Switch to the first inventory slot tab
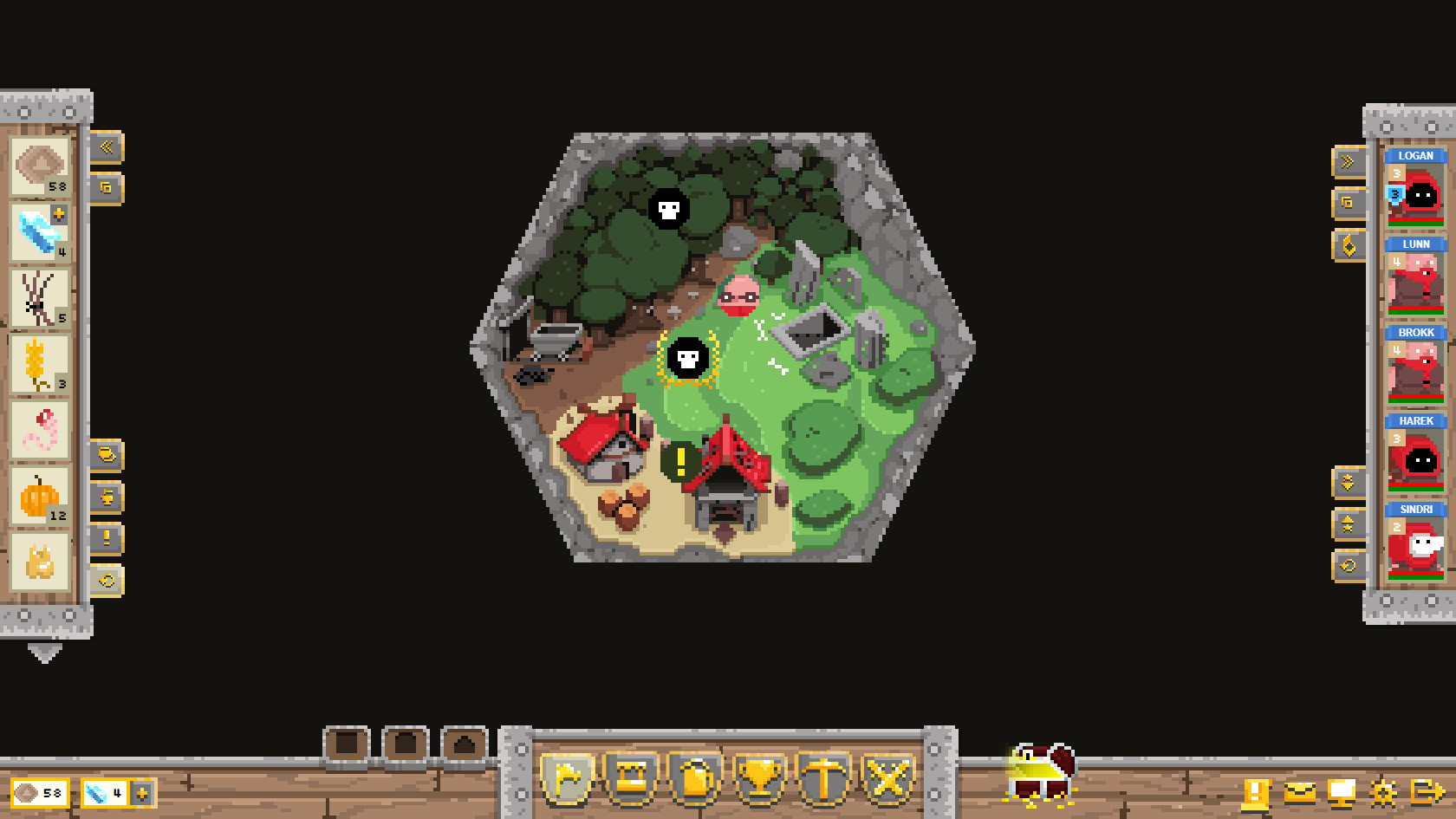 pyautogui.click(x=345, y=744)
